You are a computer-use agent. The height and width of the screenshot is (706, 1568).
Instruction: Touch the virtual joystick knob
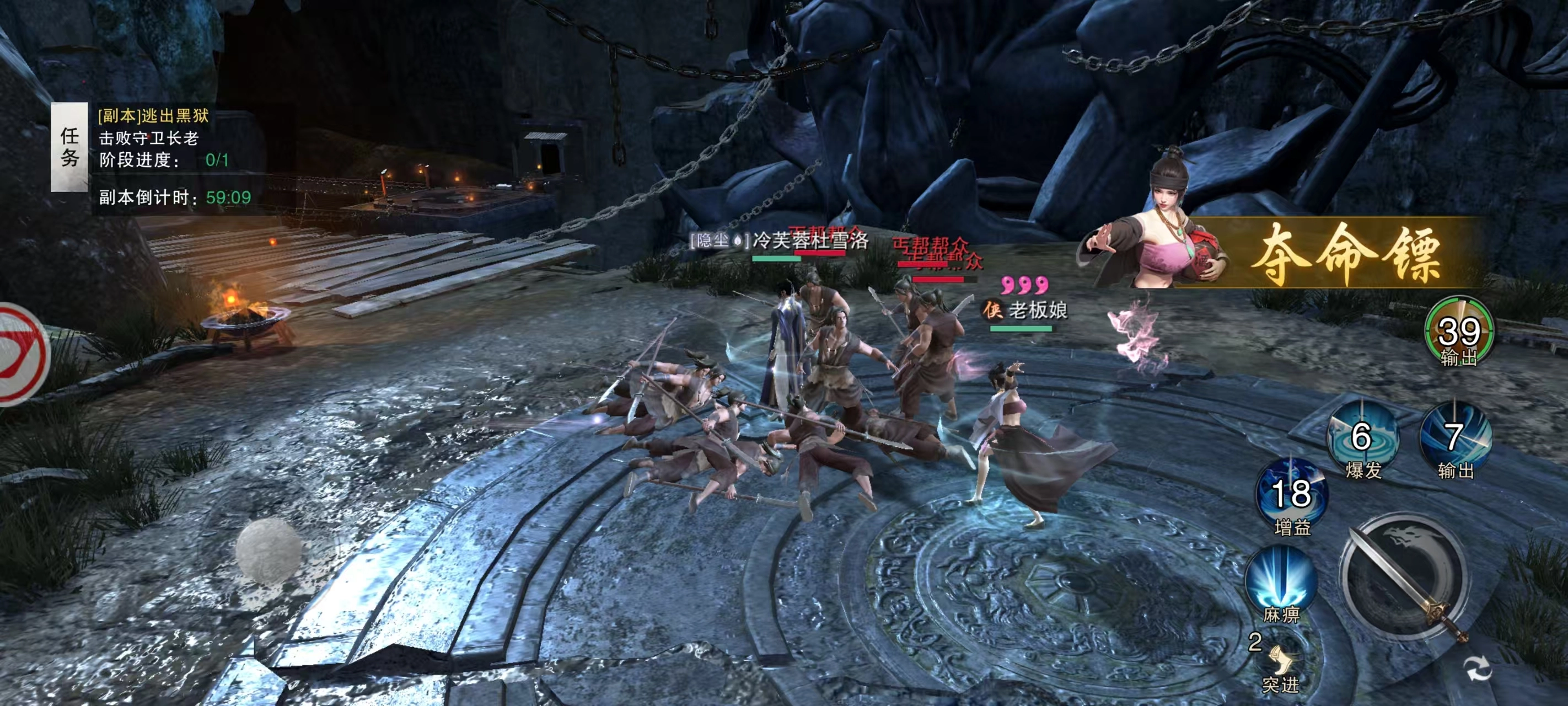(269, 549)
